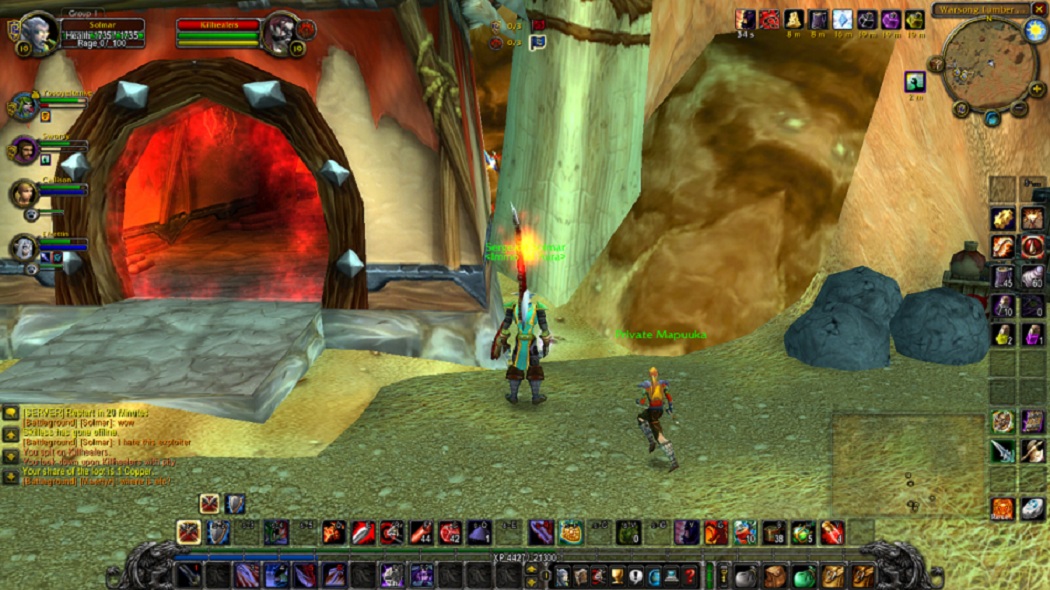Toggle the sun time-of-day indicator
This screenshot has height=590, width=1050.
1034,30
